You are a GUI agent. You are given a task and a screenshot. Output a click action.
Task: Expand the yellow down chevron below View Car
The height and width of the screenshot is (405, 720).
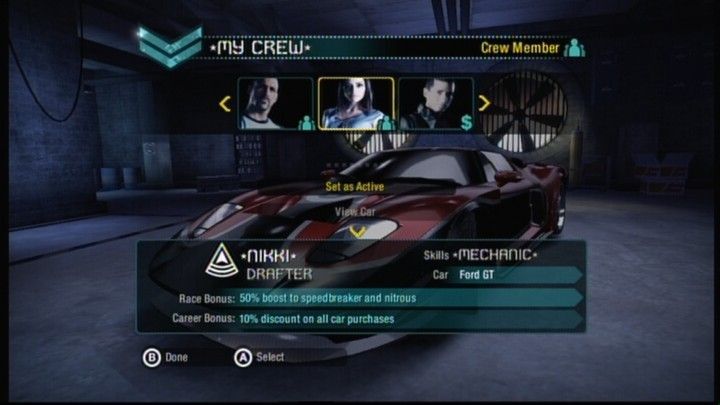(357, 232)
